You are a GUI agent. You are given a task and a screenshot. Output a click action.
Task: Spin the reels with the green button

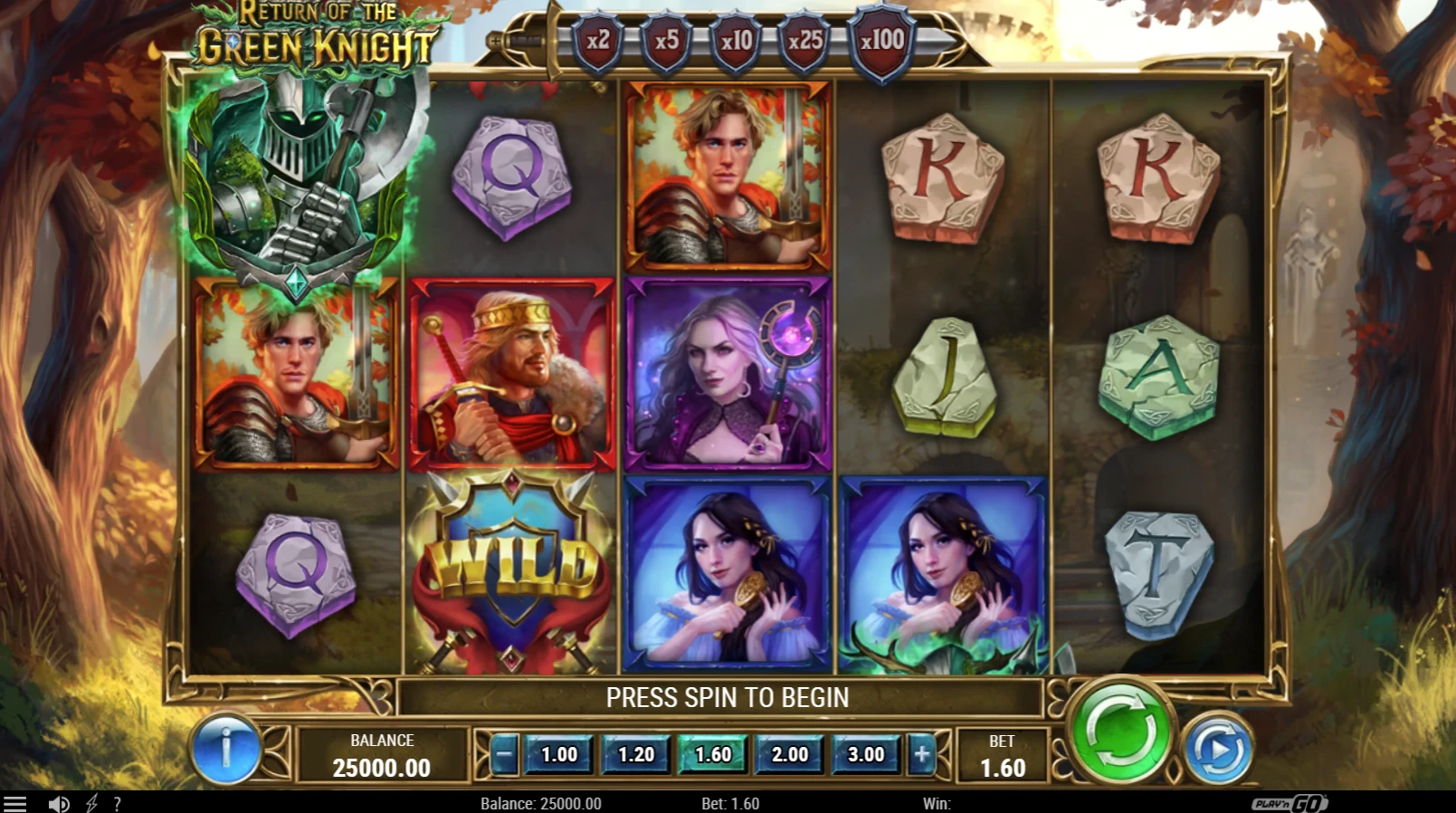[x=1120, y=731]
